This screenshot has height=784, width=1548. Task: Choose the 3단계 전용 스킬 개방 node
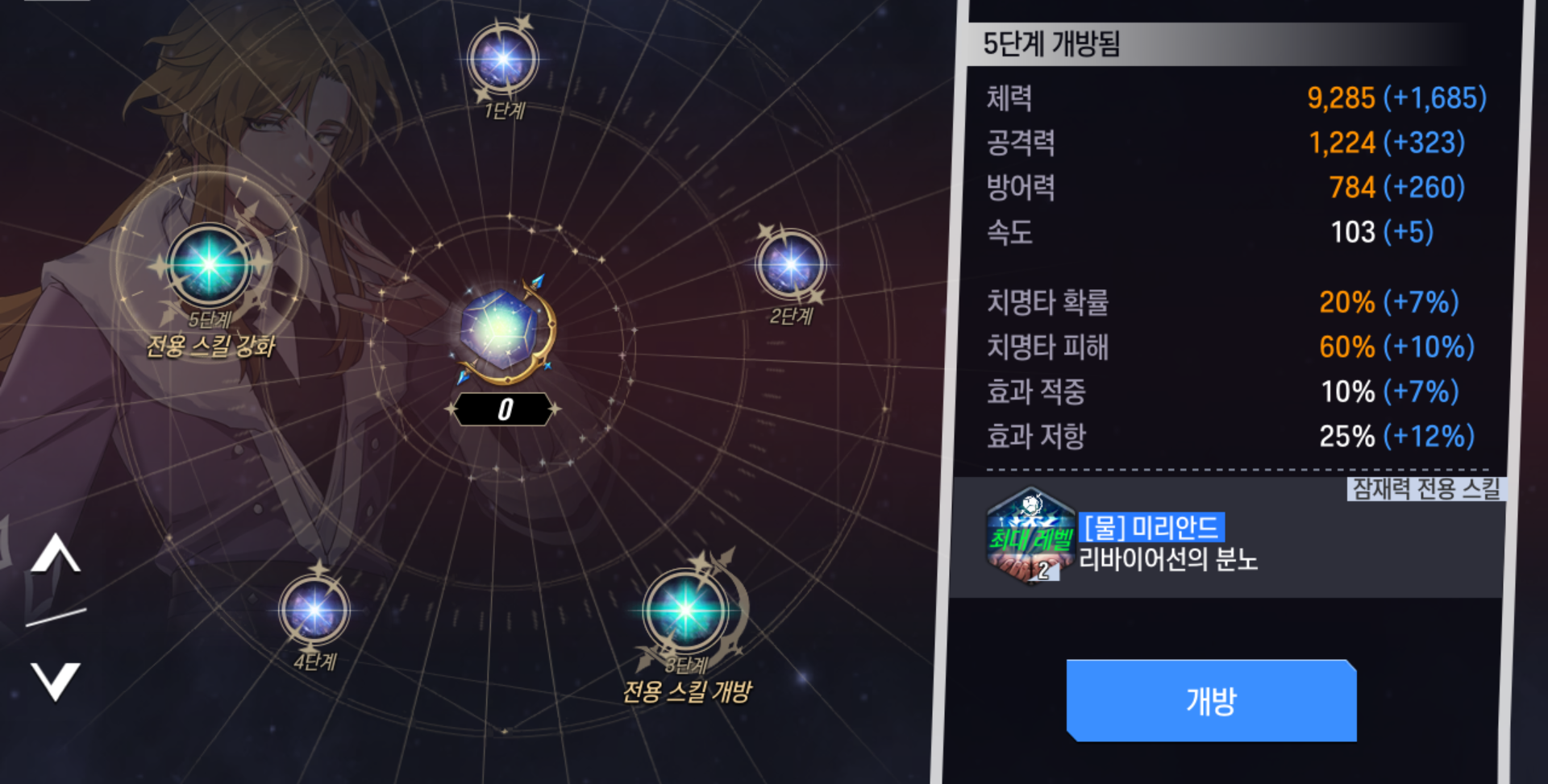pyautogui.click(x=685, y=611)
